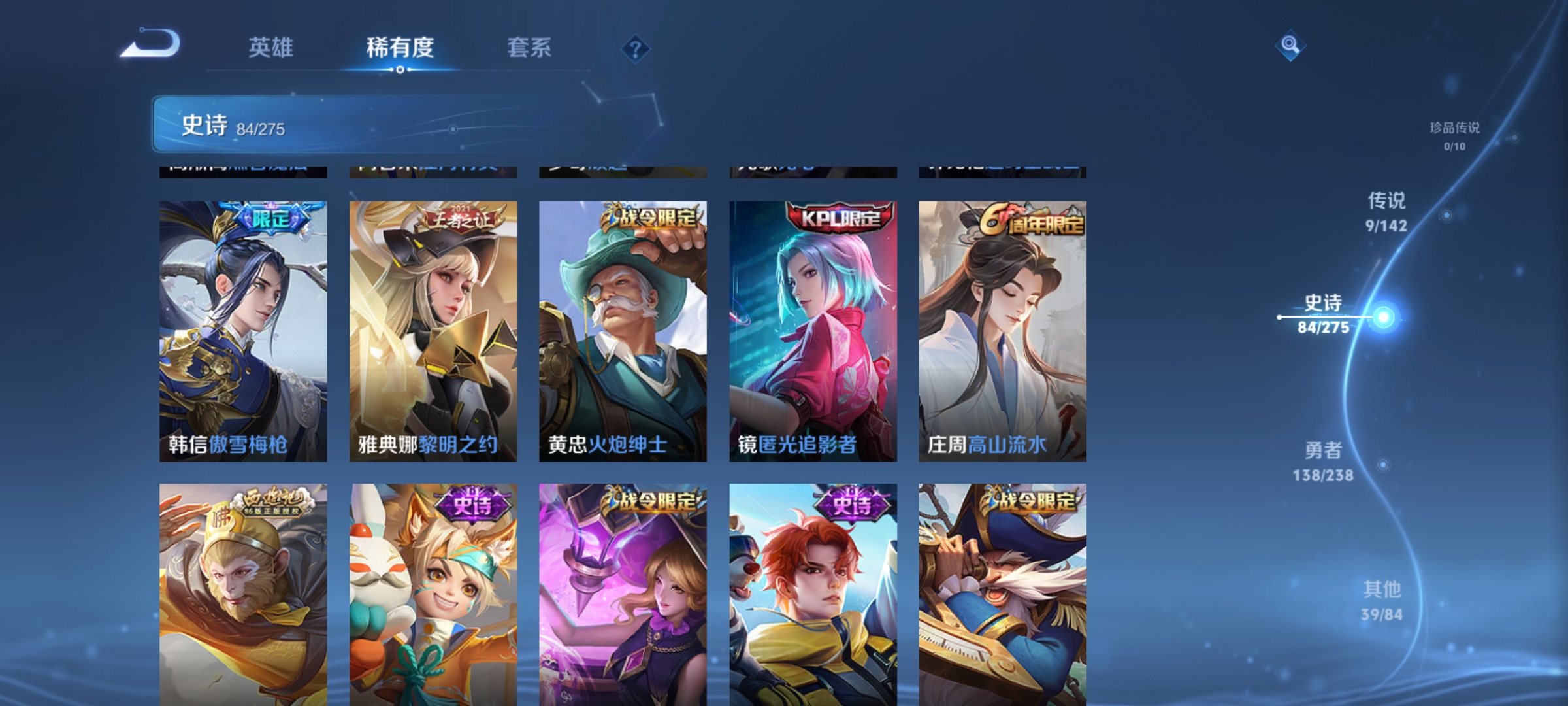Click the help question mark icon
The width and height of the screenshot is (1568, 706).
[634, 49]
